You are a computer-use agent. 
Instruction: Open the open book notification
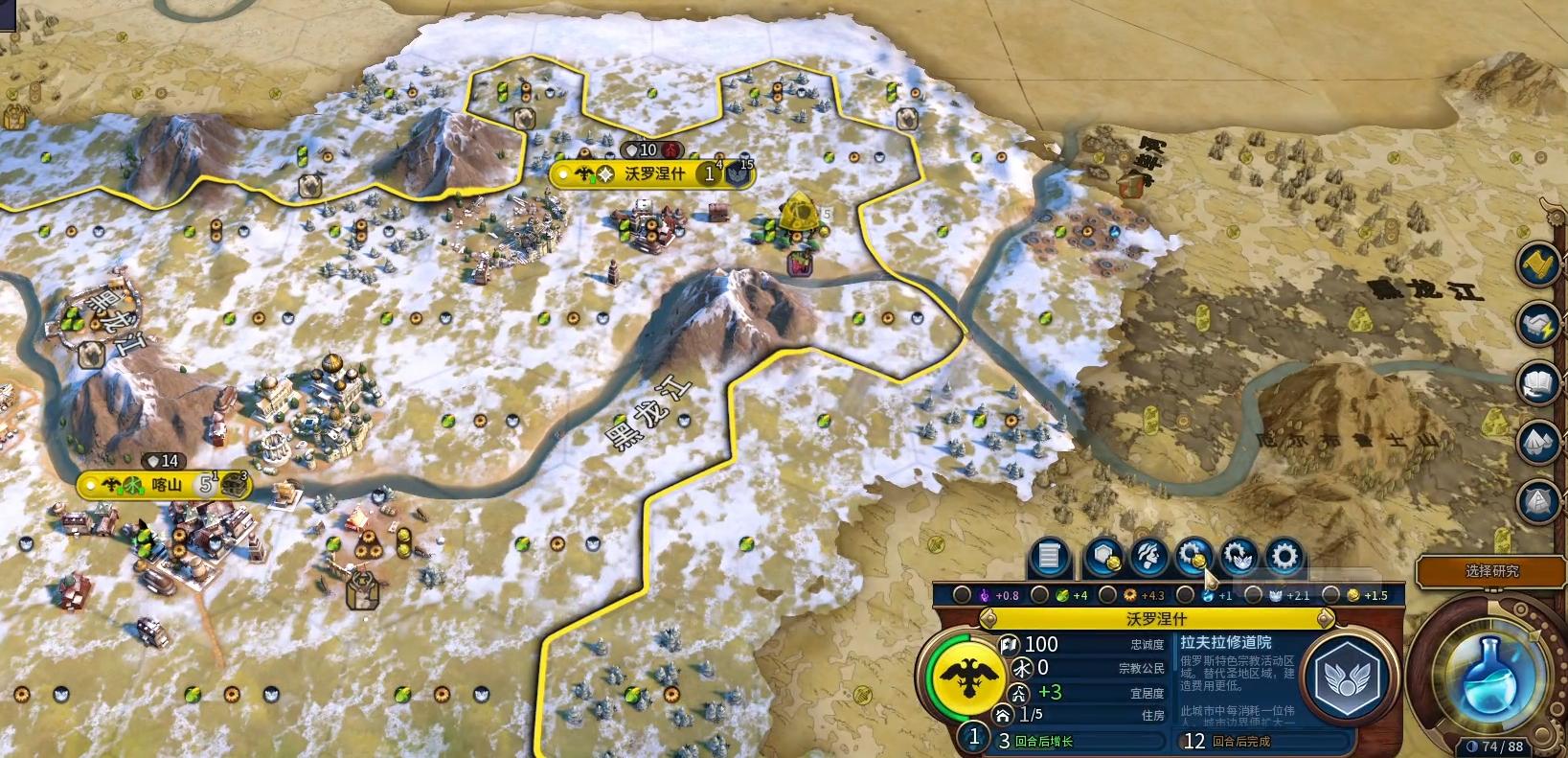pyautogui.click(x=1539, y=383)
